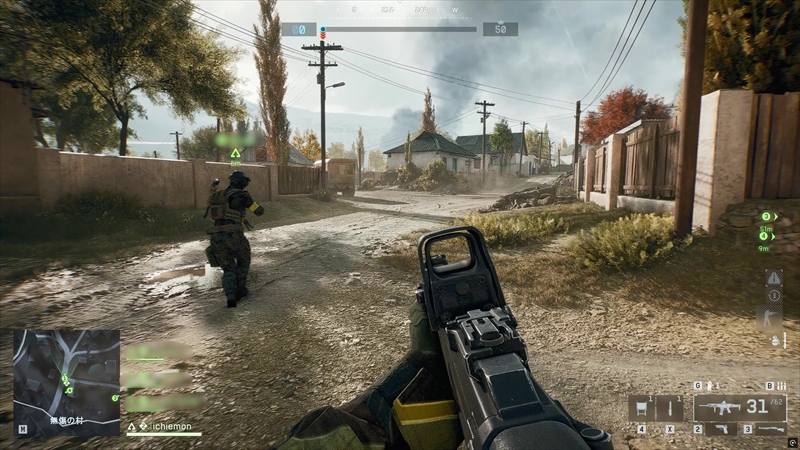Click the green squadmate marker above the soldier

pos(235,153)
